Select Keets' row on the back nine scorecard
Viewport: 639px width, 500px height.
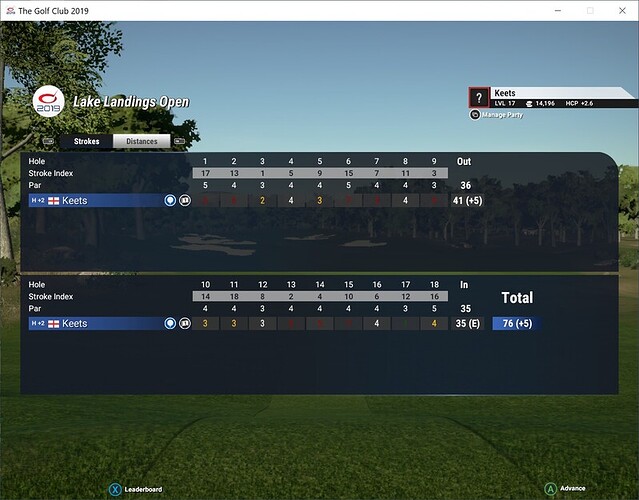pyautogui.click(x=98, y=324)
